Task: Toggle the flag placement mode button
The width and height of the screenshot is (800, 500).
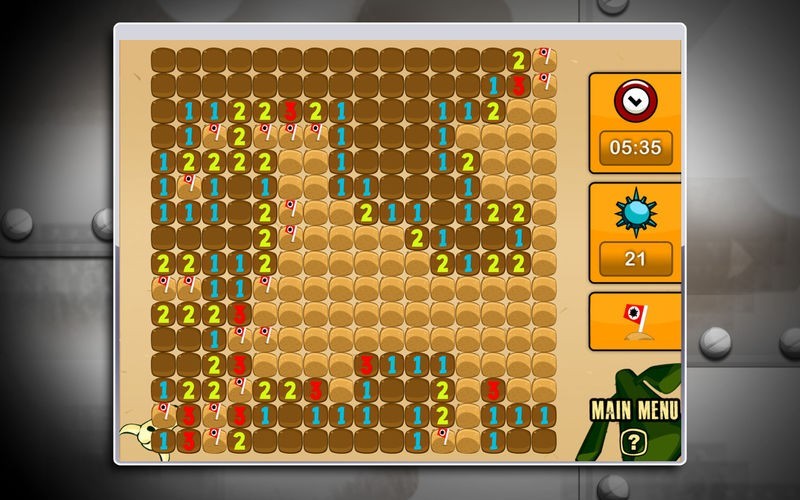Action: [636, 321]
